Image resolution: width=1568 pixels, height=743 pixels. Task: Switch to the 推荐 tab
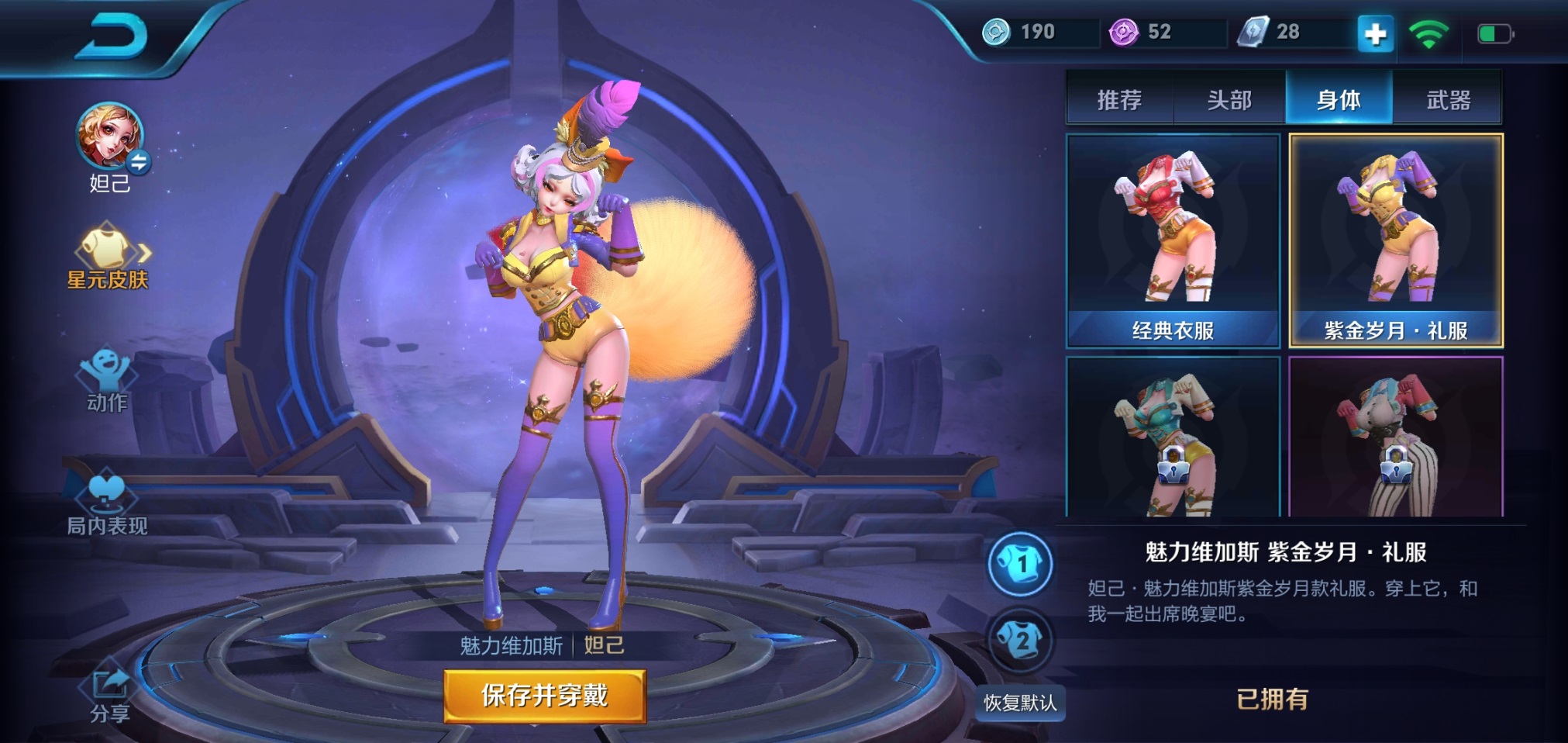1119,99
